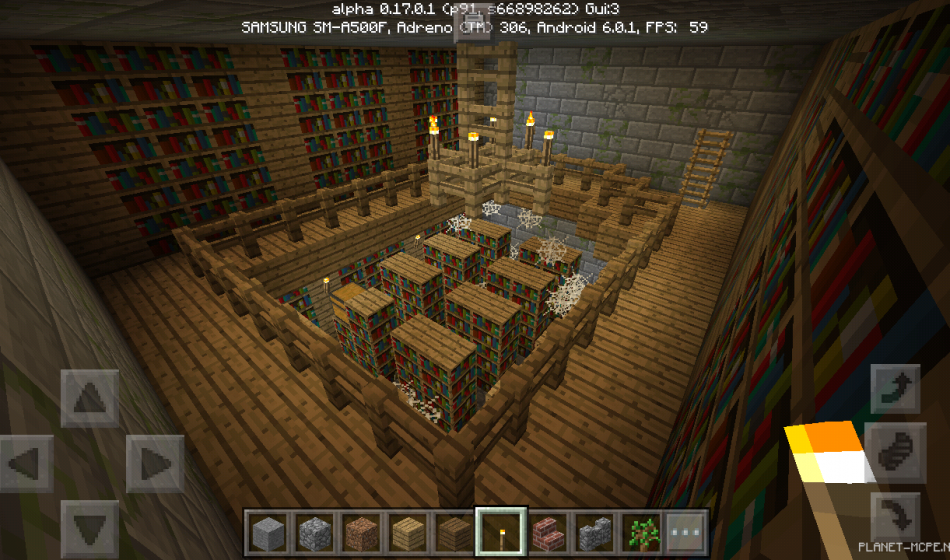
Task: Tap the strafe right arrow
Action: click(153, 464)
